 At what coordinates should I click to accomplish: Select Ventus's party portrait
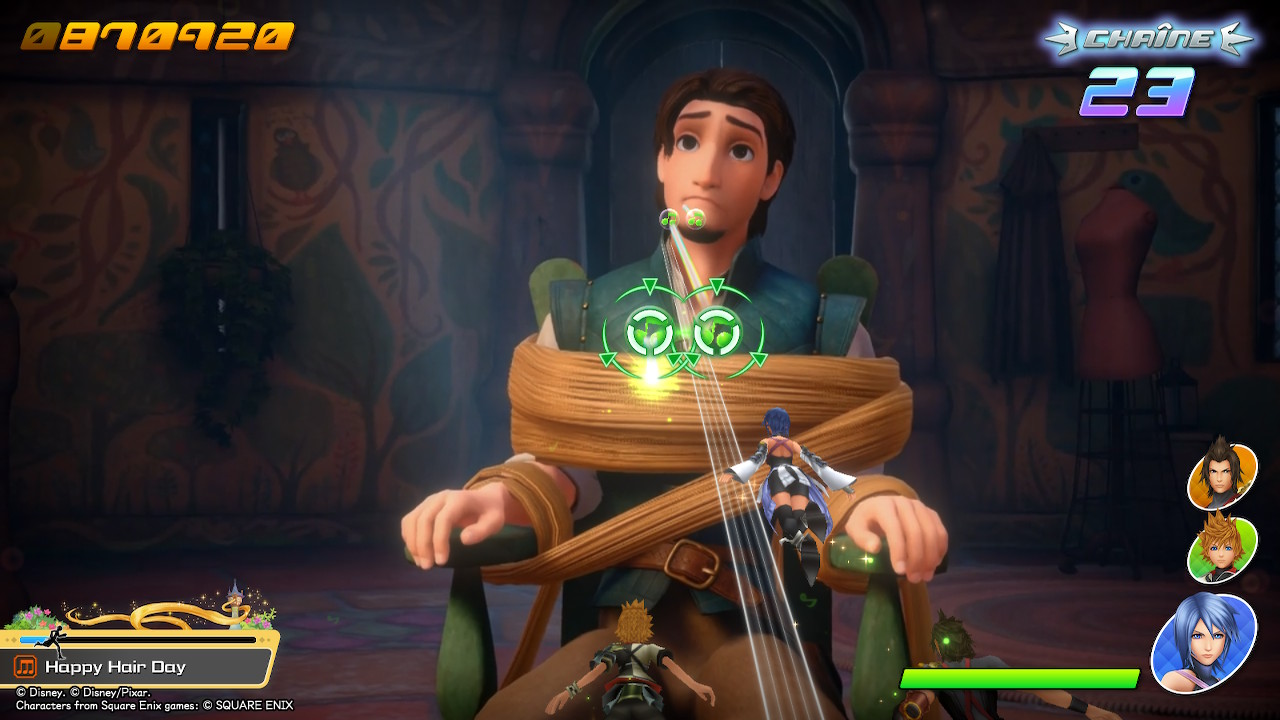pyautogui.click(x=1221, y=549)
